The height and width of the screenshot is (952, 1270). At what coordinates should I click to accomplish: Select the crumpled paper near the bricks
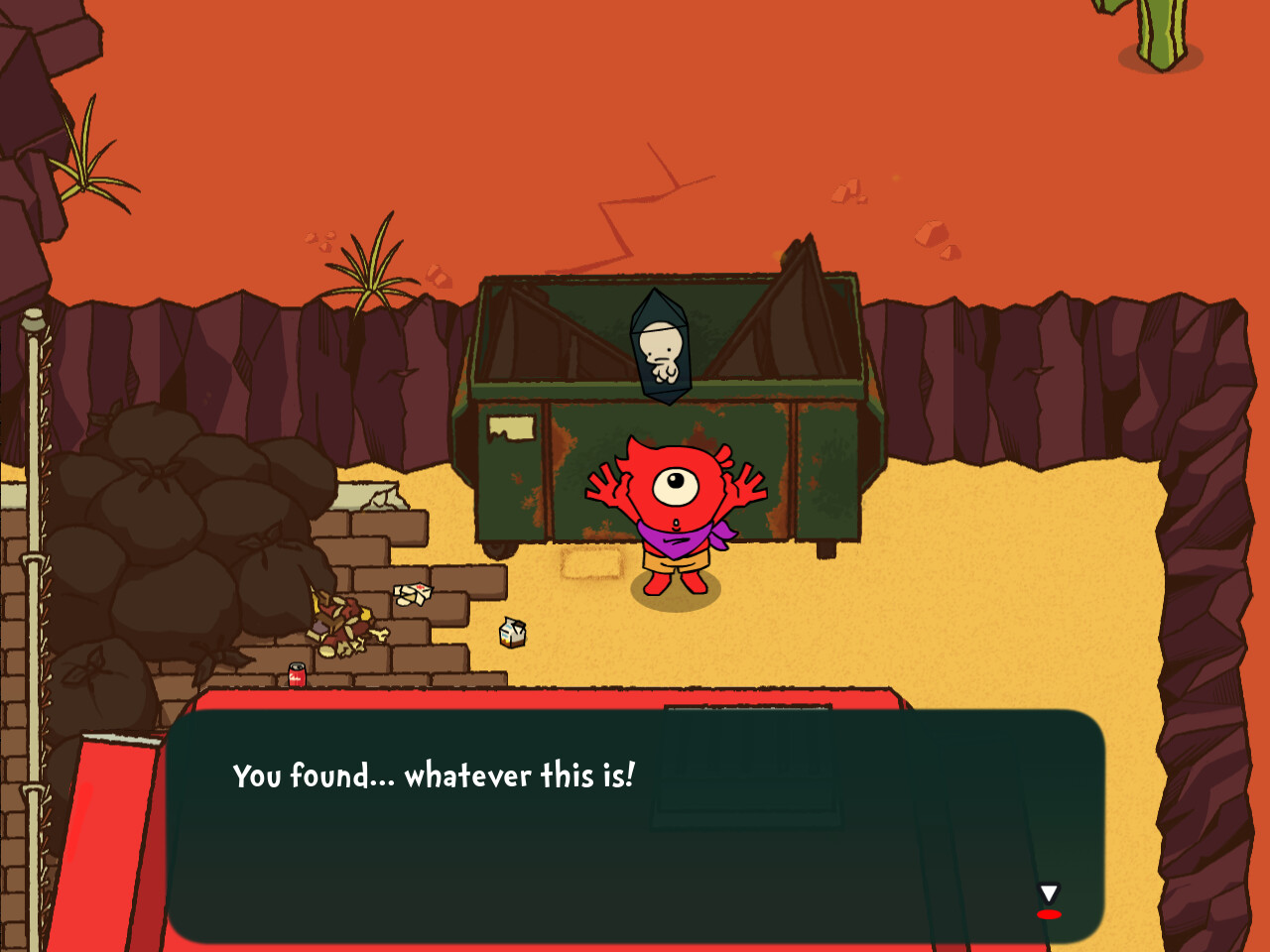414,593
